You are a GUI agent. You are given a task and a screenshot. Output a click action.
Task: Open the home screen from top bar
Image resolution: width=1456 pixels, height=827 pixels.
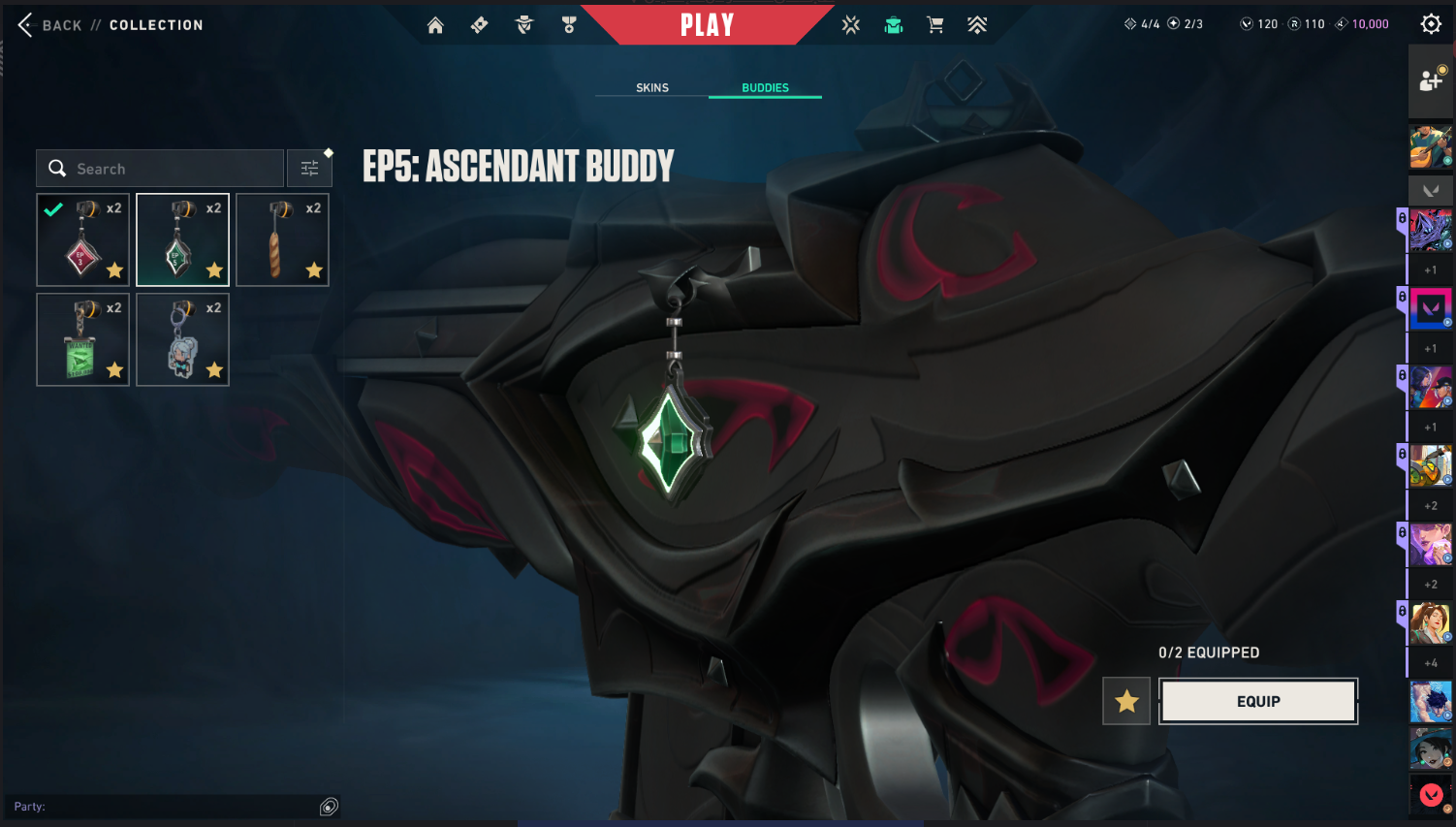tap(435, 25)
